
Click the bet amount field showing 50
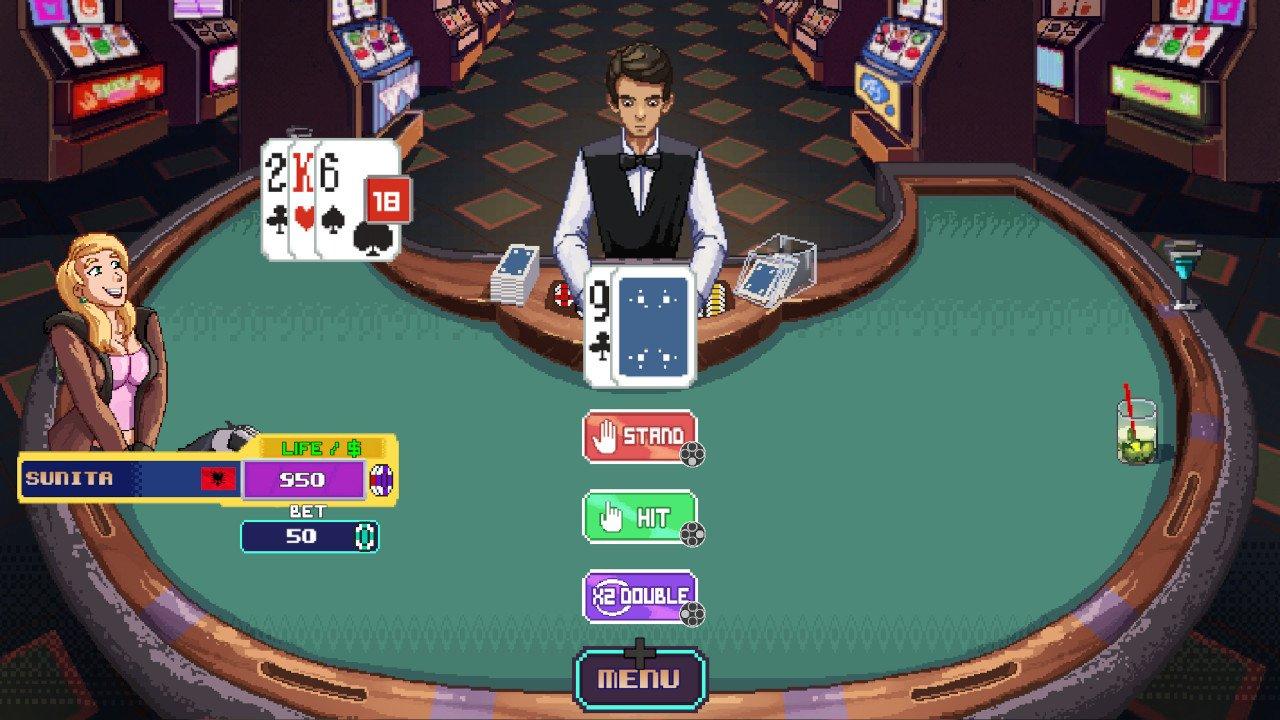(x=300, y=537)
